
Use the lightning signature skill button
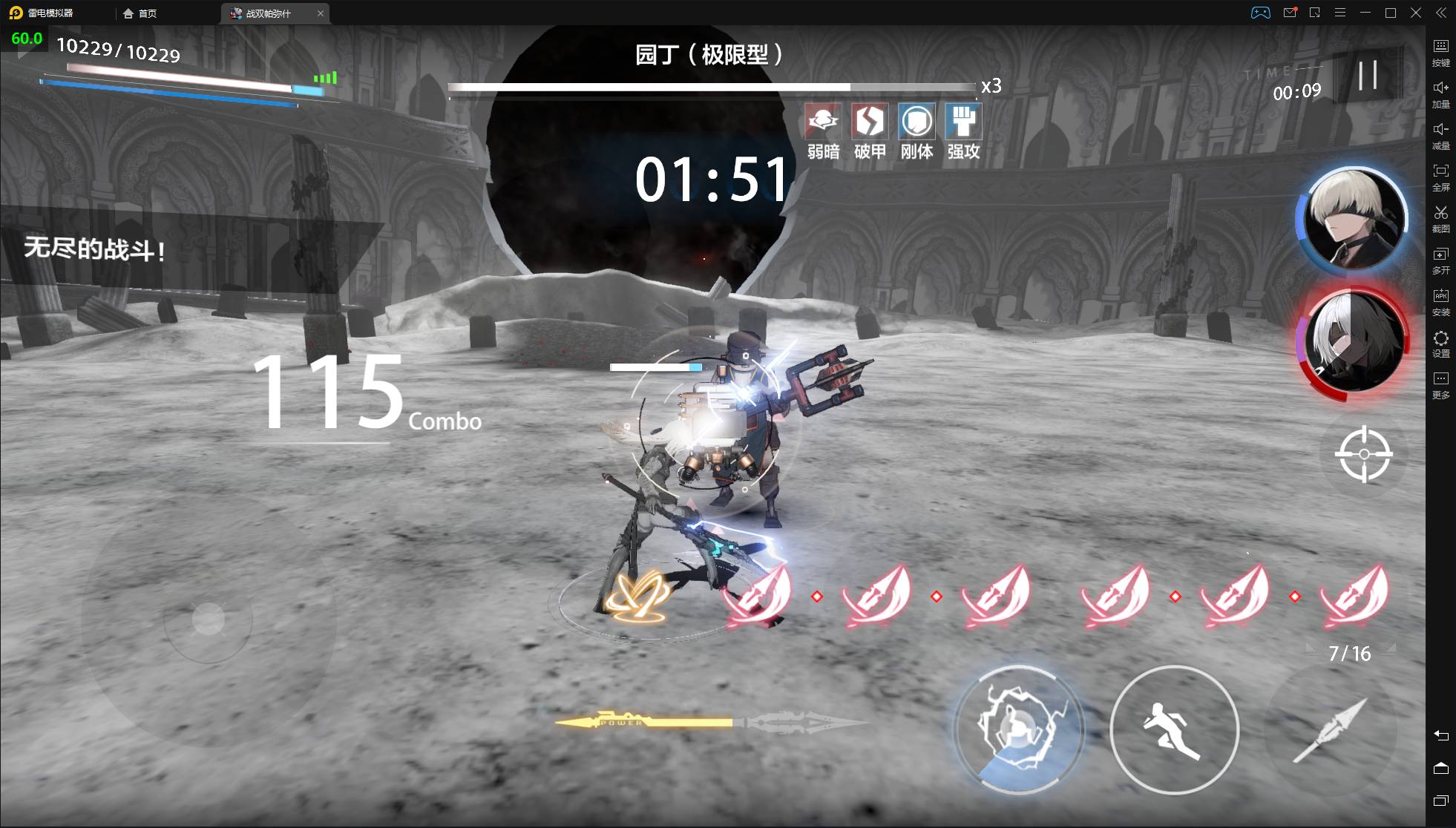pos(1018,730)
